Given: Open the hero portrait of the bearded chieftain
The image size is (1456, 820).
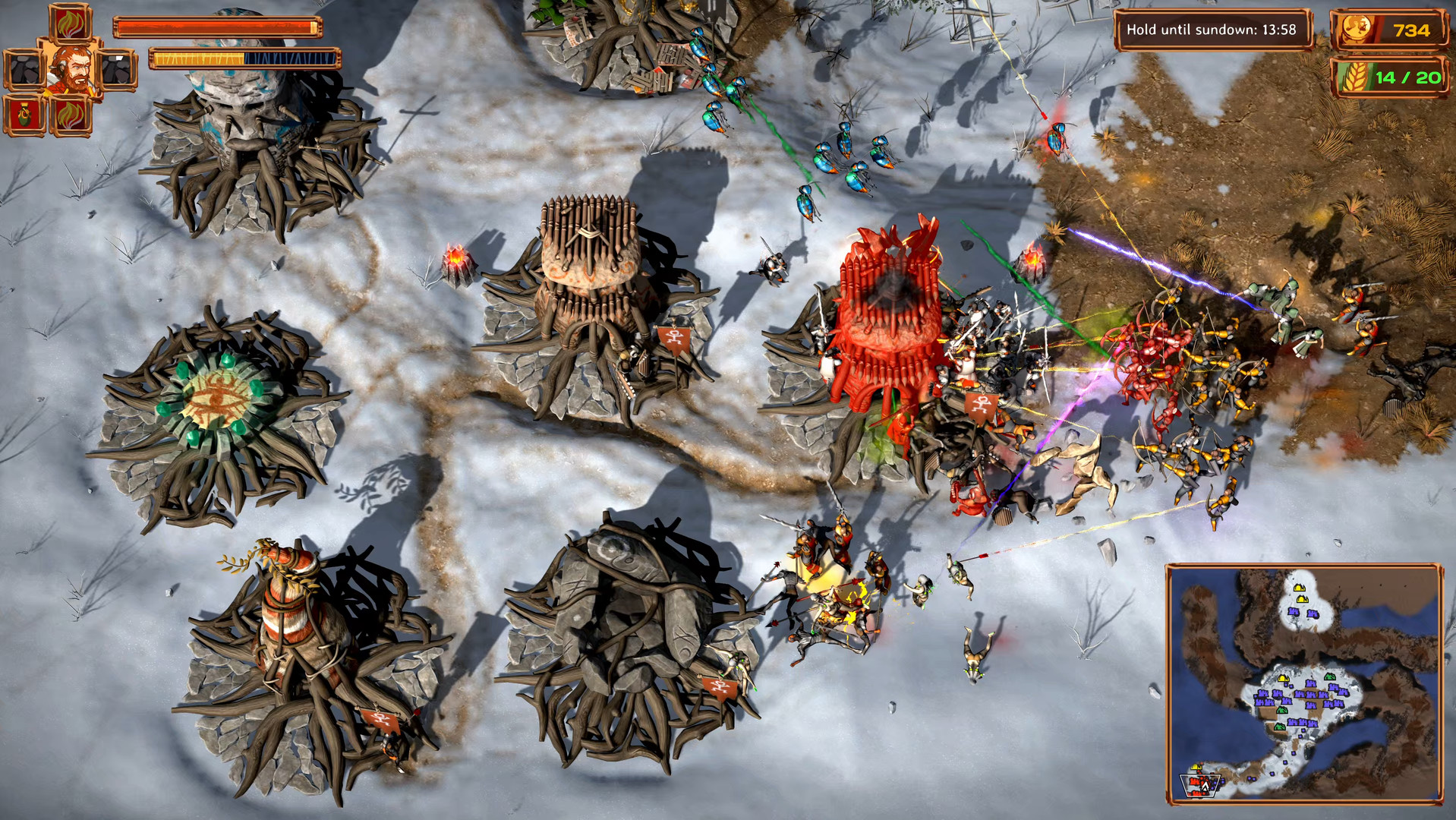Looking at the screenshot, I should pyautogui.click(x=71, y=68).
